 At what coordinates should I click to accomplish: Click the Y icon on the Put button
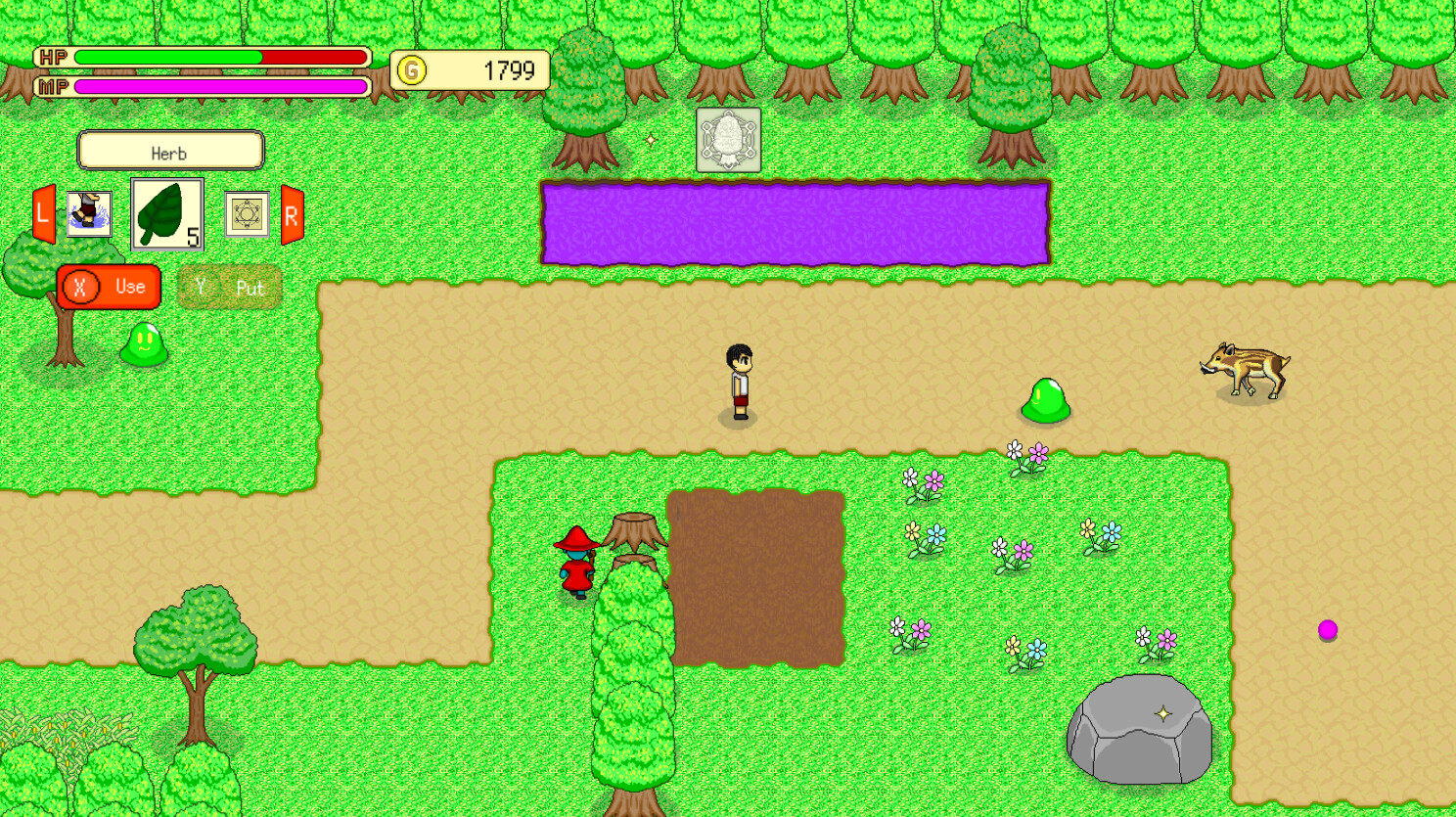[x=201, y=288]
